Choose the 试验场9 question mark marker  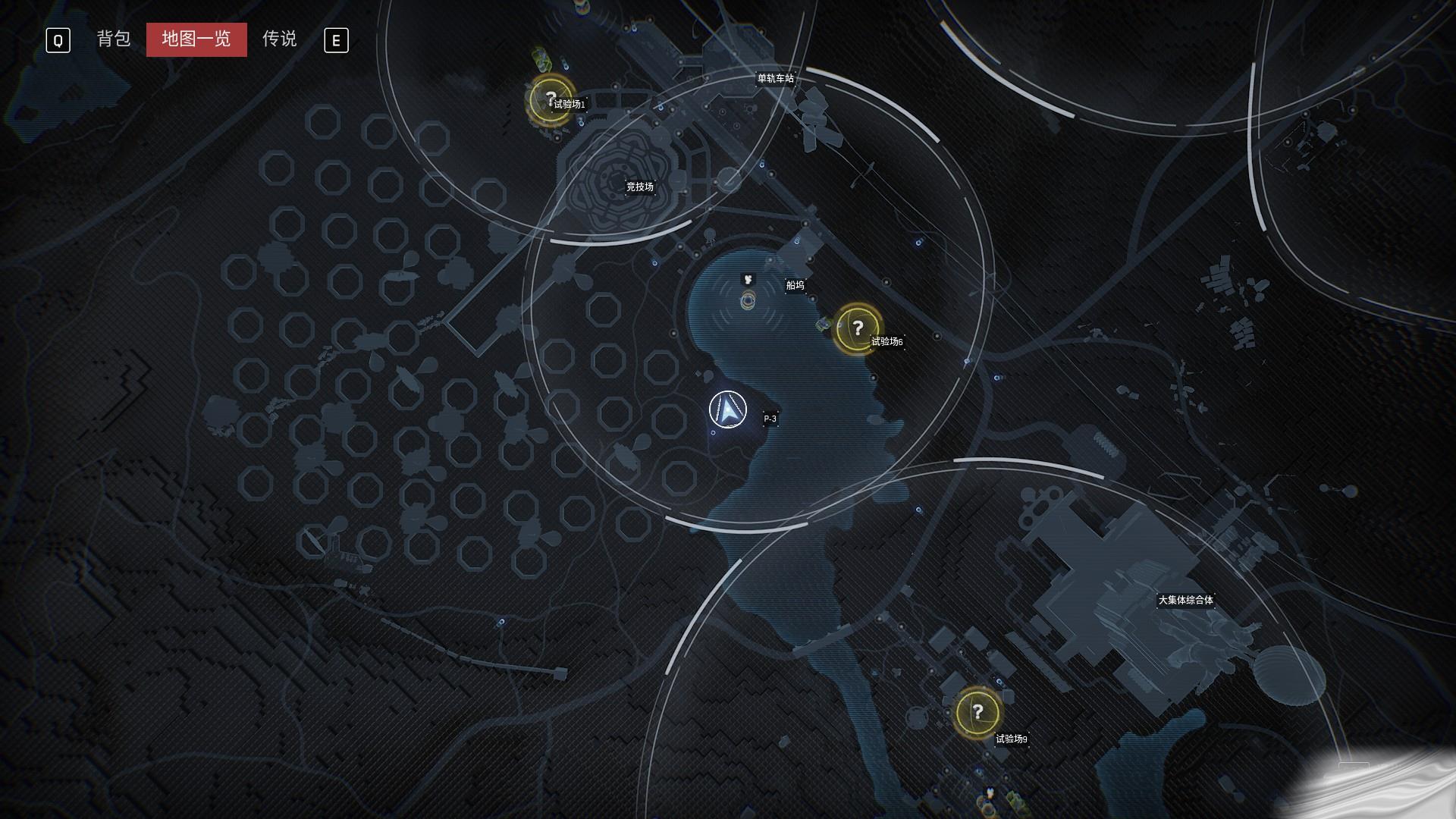point(977,712)
